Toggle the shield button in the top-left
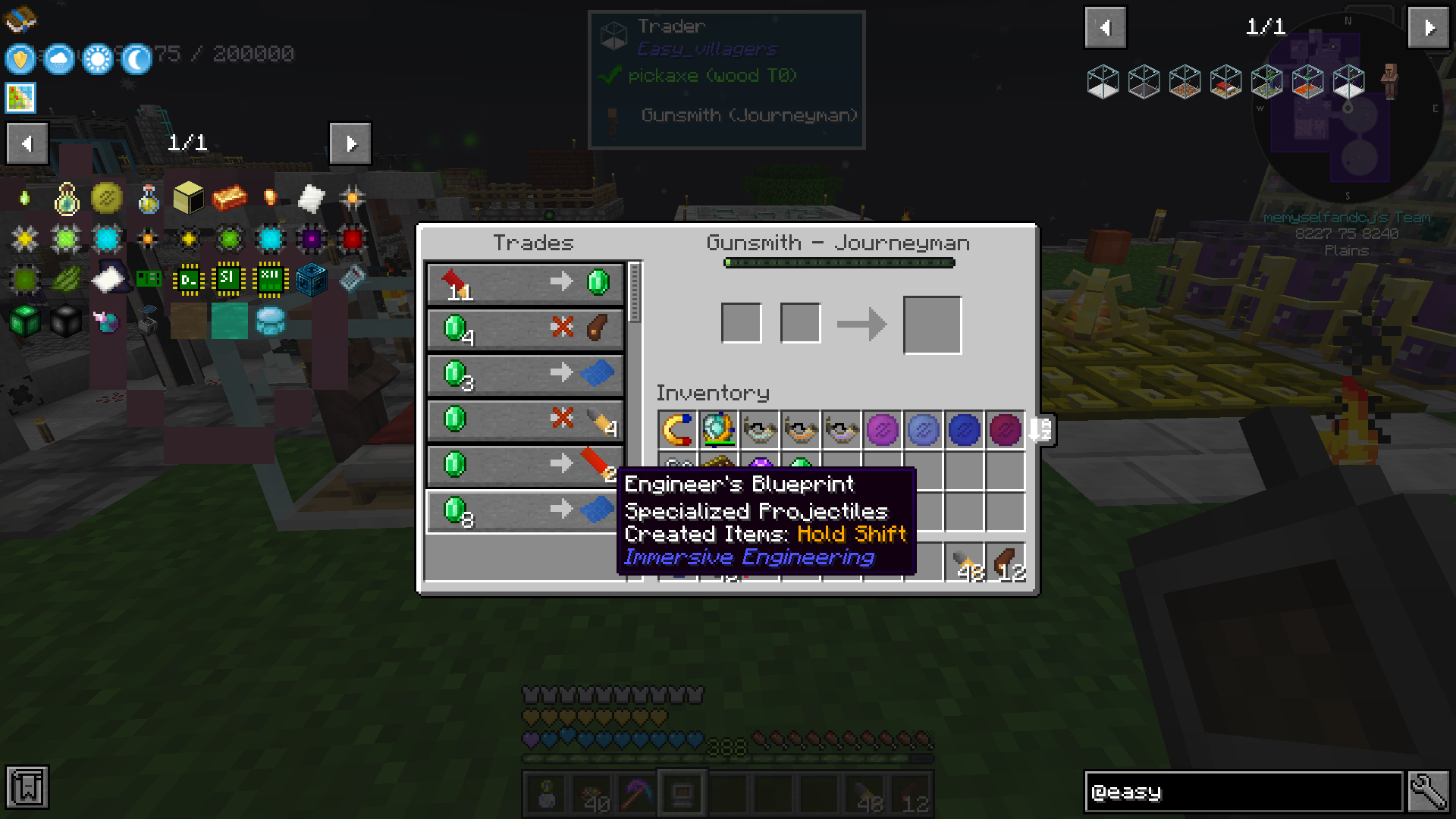The height and width of the screenshot is (819, 1456). pos(20,58)
